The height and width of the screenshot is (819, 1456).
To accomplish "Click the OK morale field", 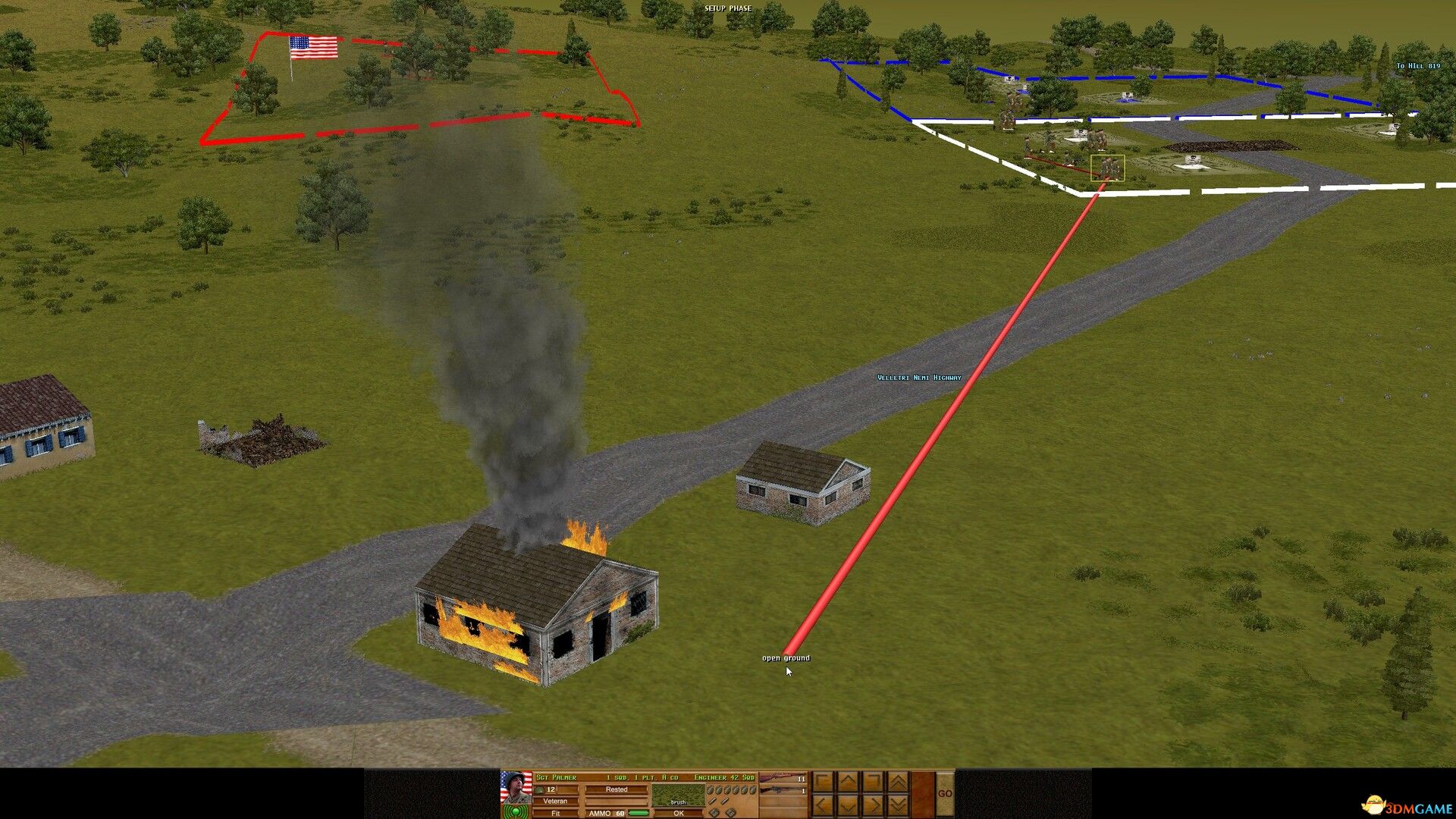I will pyautogui.click(x=679, y=811).
